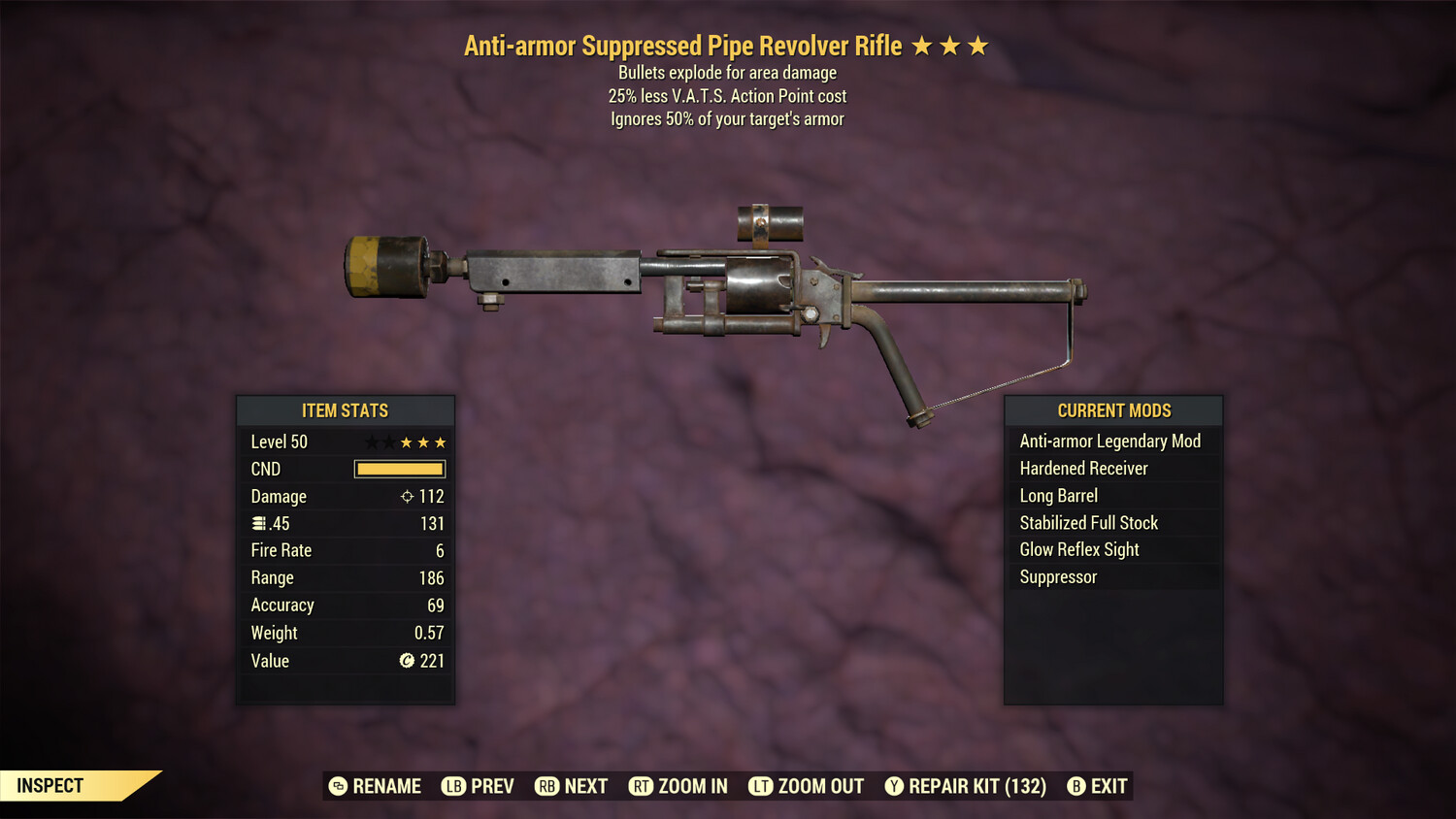Select the Suppressor mod entry

tap(1057, 576)
